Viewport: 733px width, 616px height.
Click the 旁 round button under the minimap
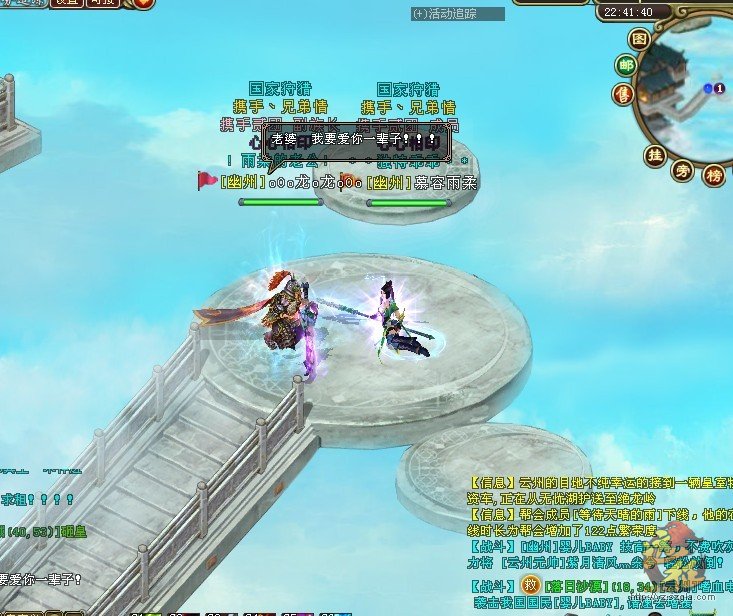tap(684, 170)
